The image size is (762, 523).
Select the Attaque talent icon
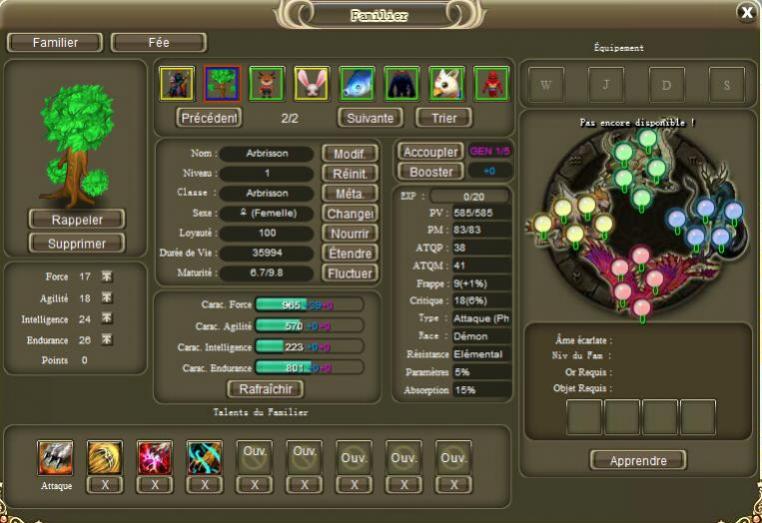pos(55,457)
